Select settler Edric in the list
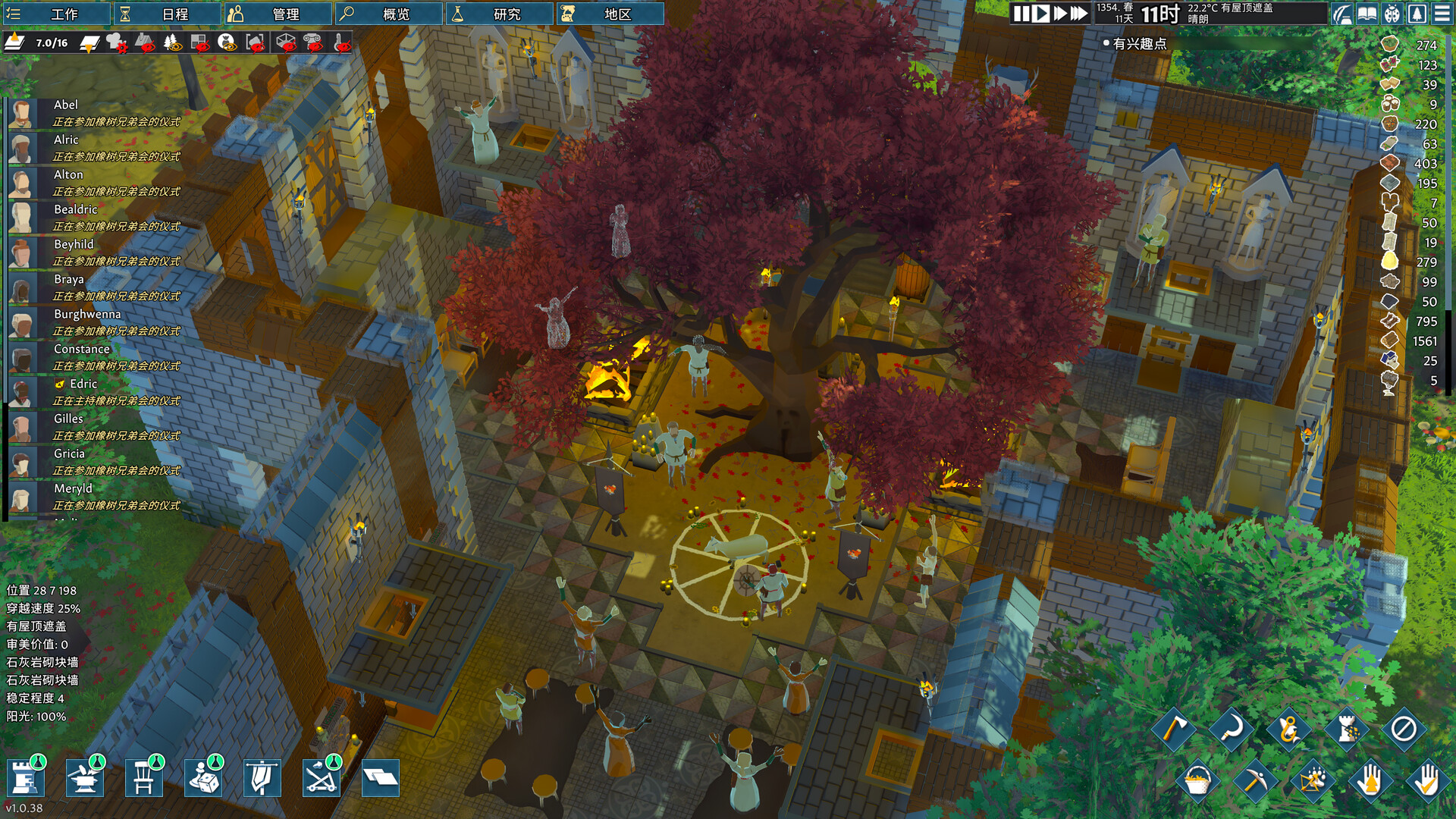1456x819 pixels. click(x=83, y=384)
